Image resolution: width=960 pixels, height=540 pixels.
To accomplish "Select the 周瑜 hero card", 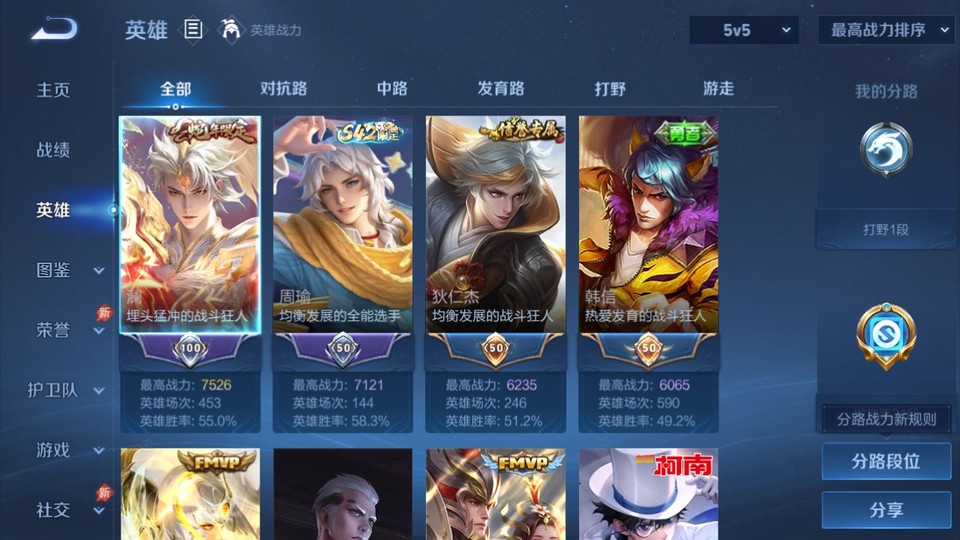I will point(342,240).
